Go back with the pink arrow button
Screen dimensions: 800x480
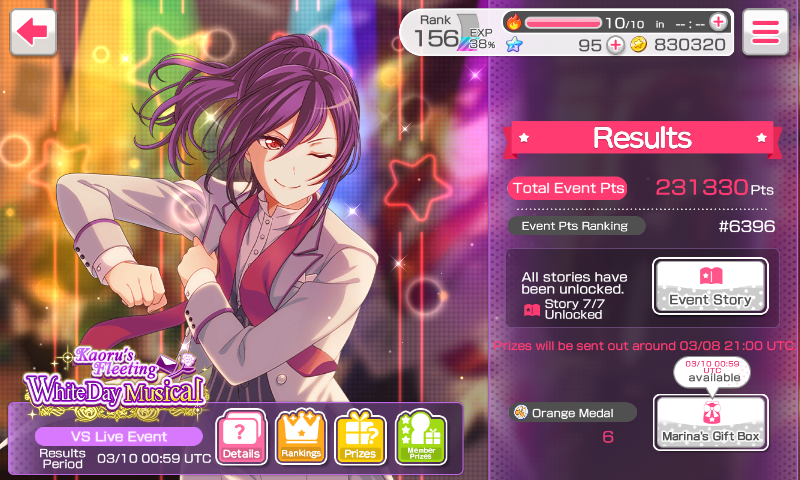(x=33, y=32)
